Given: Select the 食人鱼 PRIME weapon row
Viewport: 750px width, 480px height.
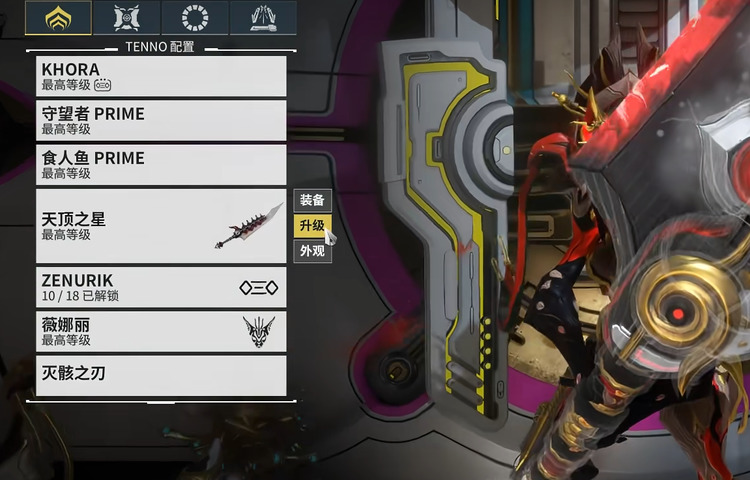Looking at the screenshot, I should click(160, 164).
